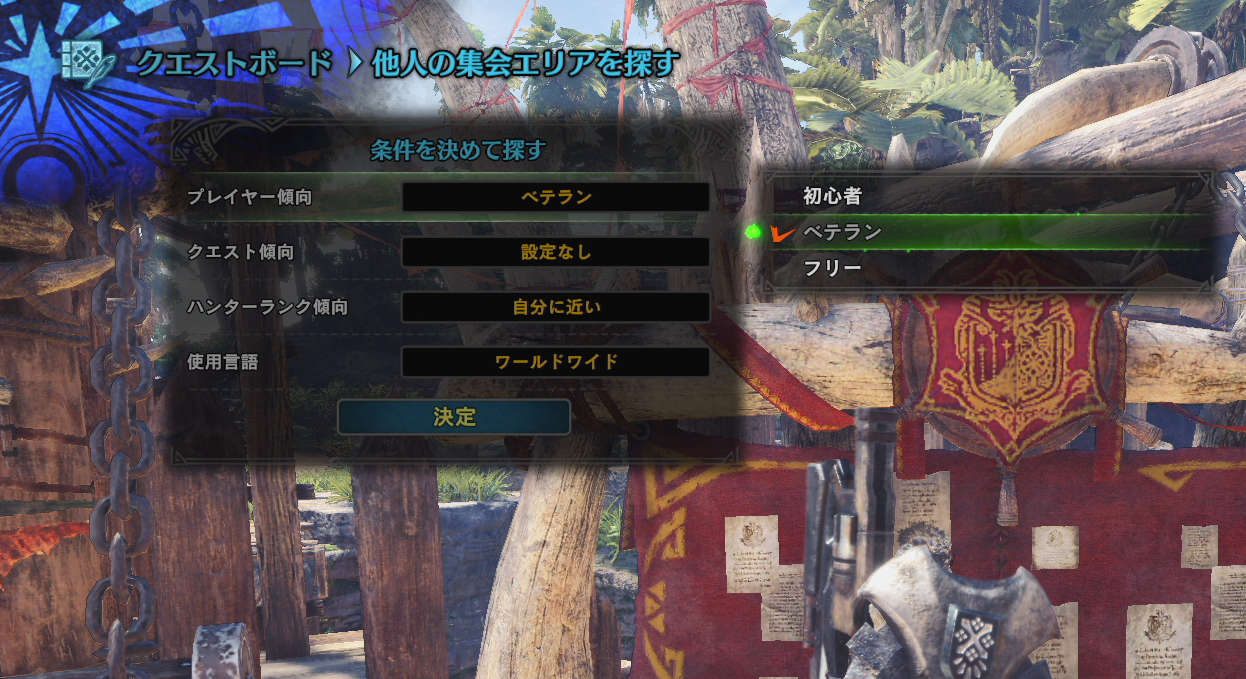This screenshot has width=1246, height=679.
Task: Open the プレイヤー傾向 dropdown field
Action: pyautogui.click(x=556, y=197)
